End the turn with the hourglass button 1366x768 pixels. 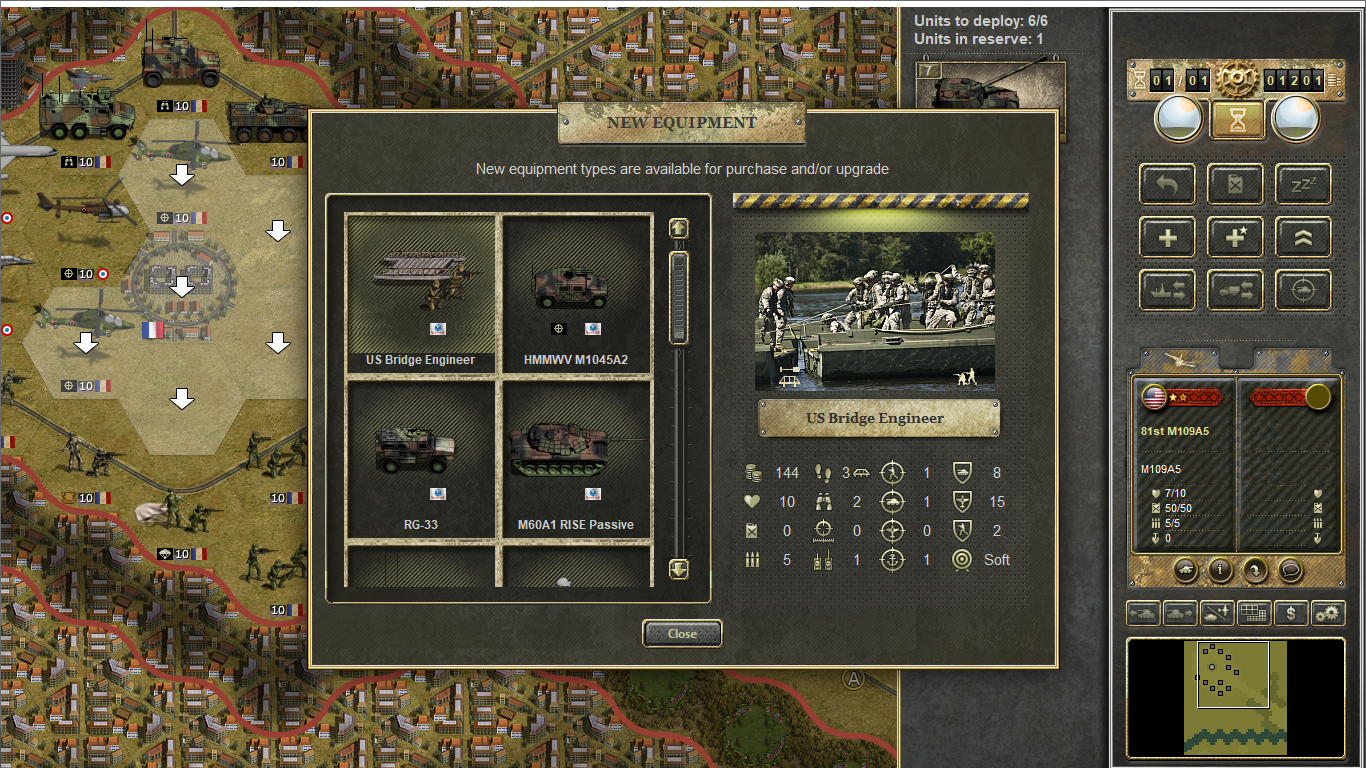pyautogui.click(x=1238, y=120)
